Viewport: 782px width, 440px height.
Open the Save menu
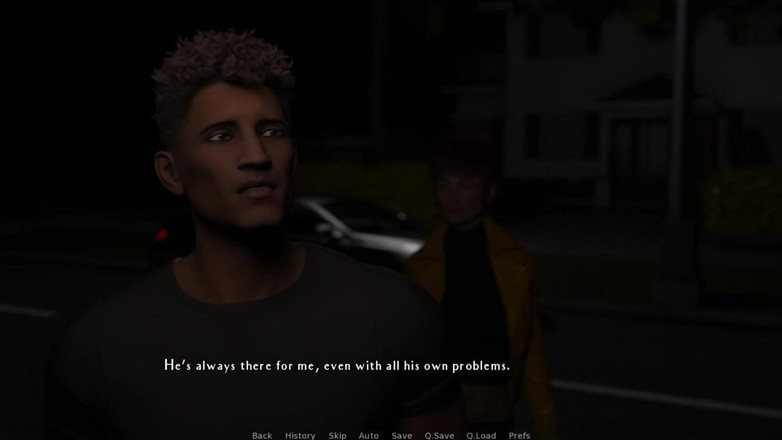pyautogui.click(x=402, y=435)
